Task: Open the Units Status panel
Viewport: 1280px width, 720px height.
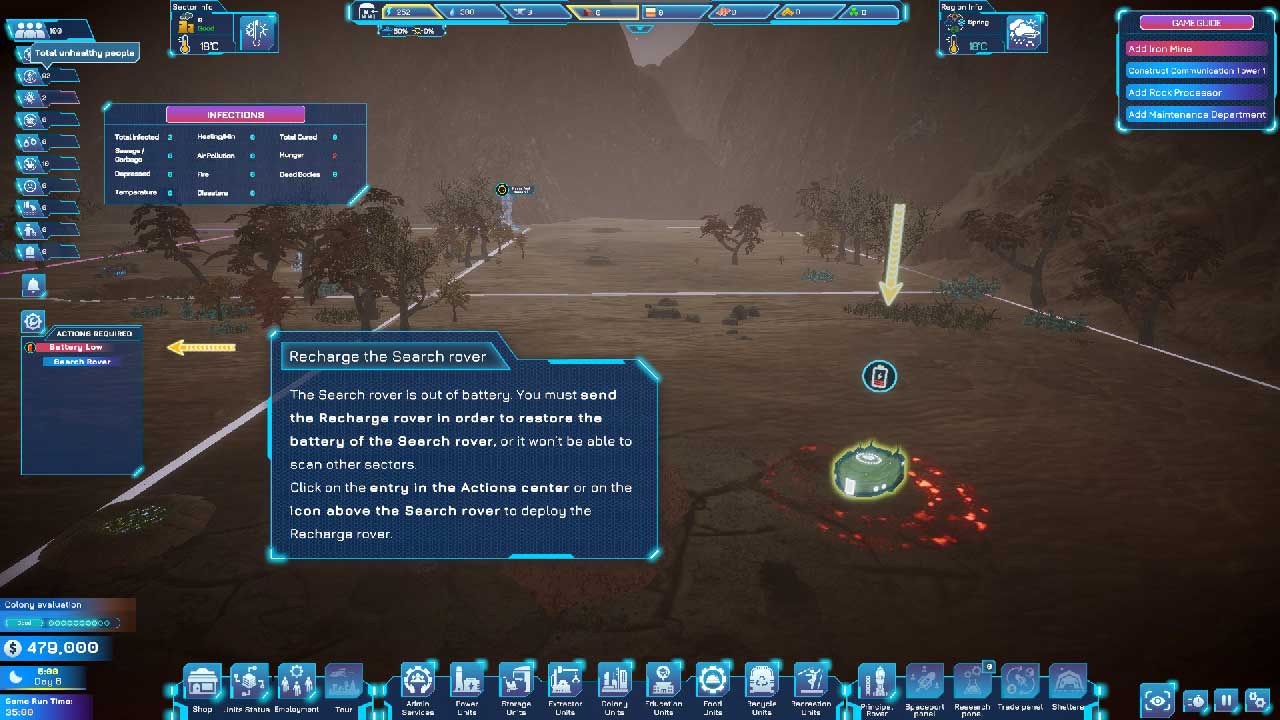Action: click(248, 683)
